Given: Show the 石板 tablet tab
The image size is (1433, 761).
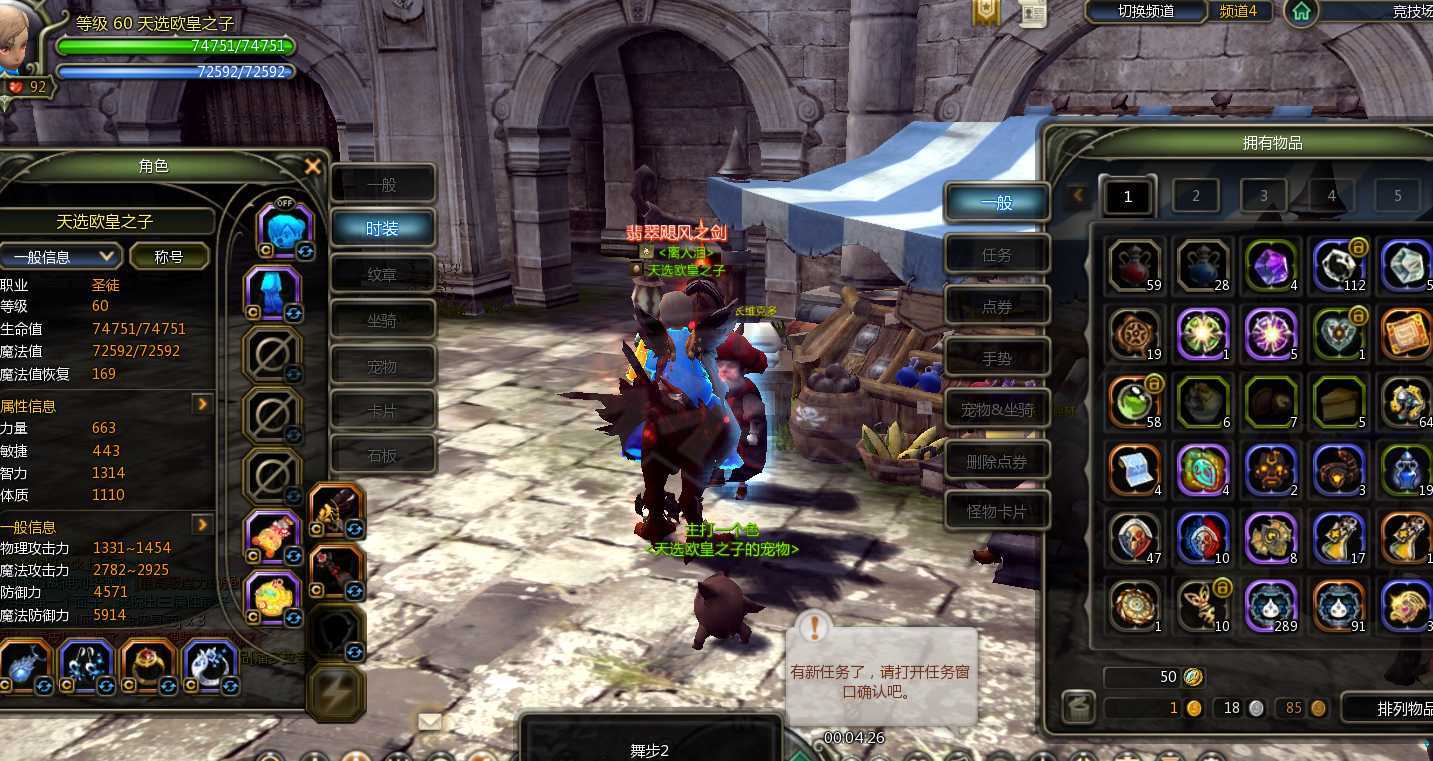Looking at the screenshot, I should tap(383, 456).
